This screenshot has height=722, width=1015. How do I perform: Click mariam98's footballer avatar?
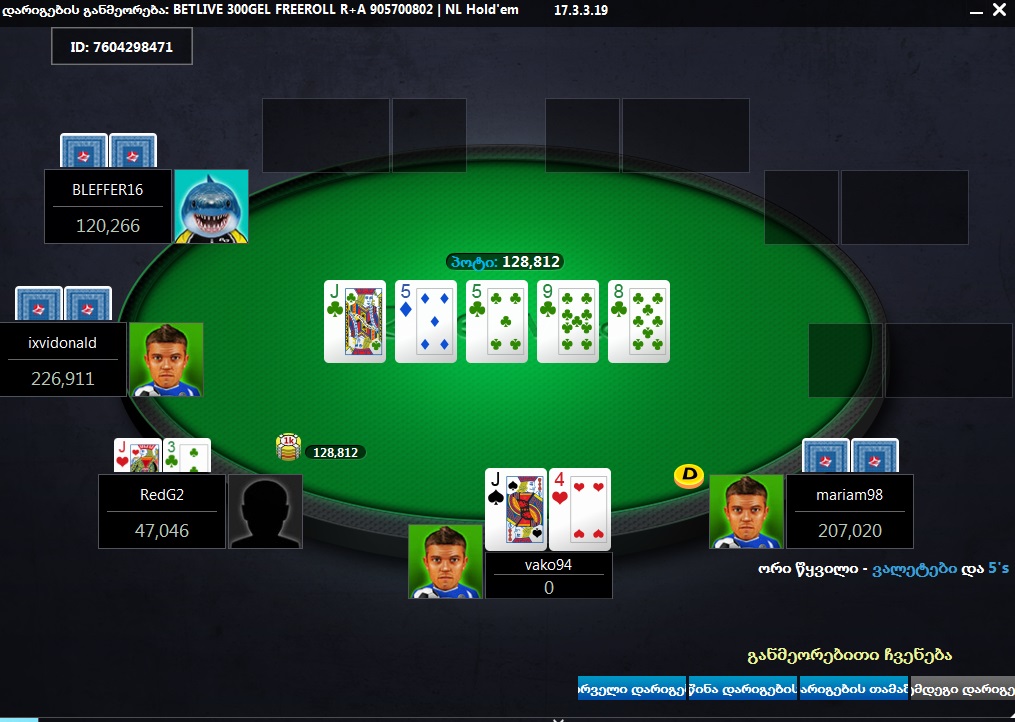[747, 511]
